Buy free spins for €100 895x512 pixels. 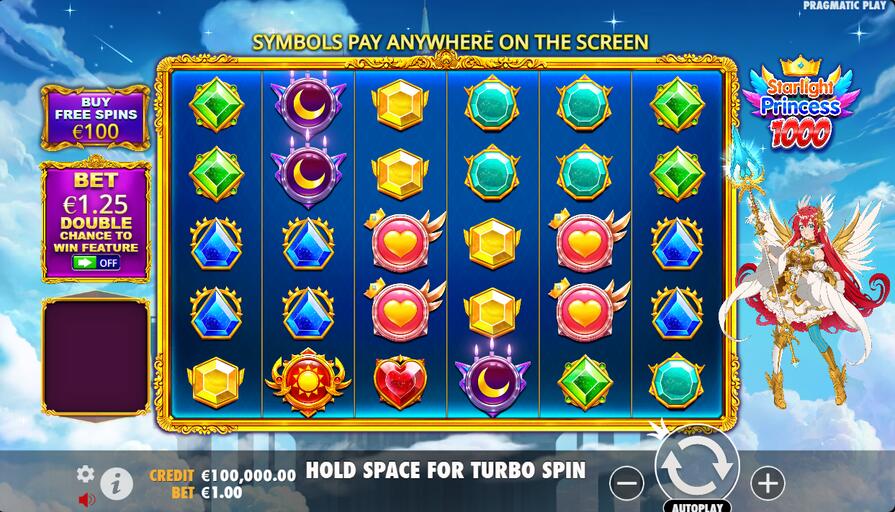click(95, 118)
